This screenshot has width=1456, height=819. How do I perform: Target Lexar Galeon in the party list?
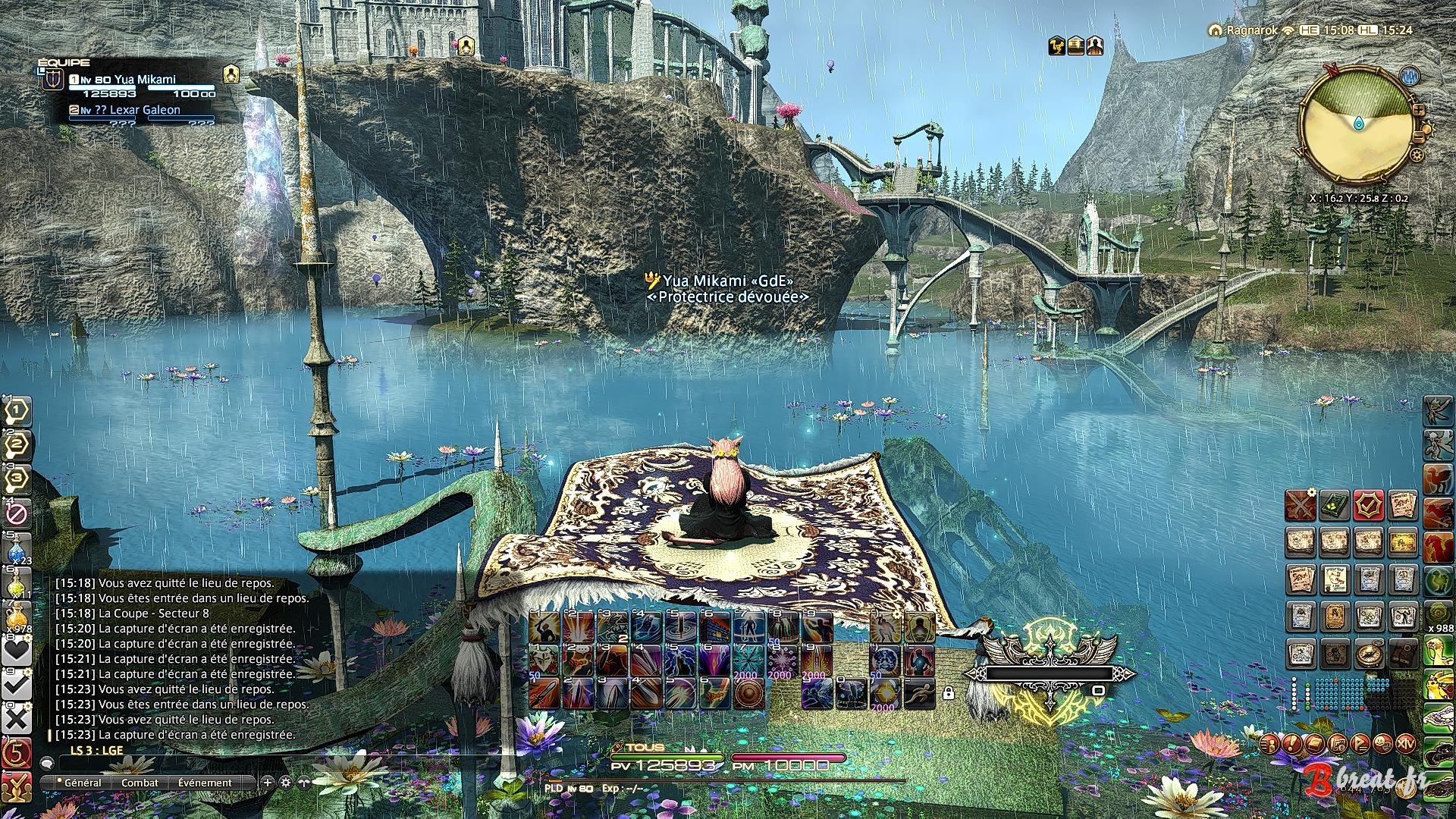[x=144, y=110]
